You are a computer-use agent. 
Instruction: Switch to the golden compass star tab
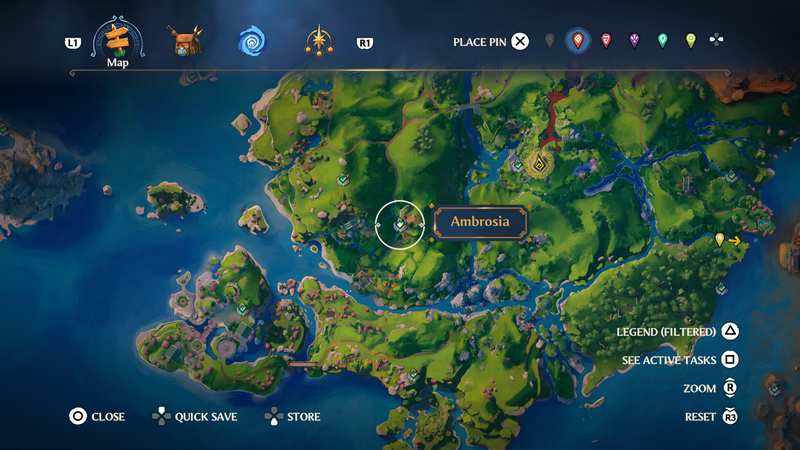(320, 42)
